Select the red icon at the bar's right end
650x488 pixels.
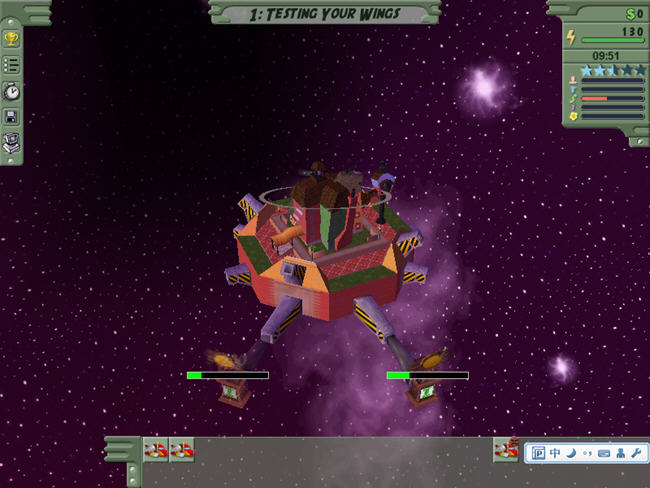[x=506, y=451]
